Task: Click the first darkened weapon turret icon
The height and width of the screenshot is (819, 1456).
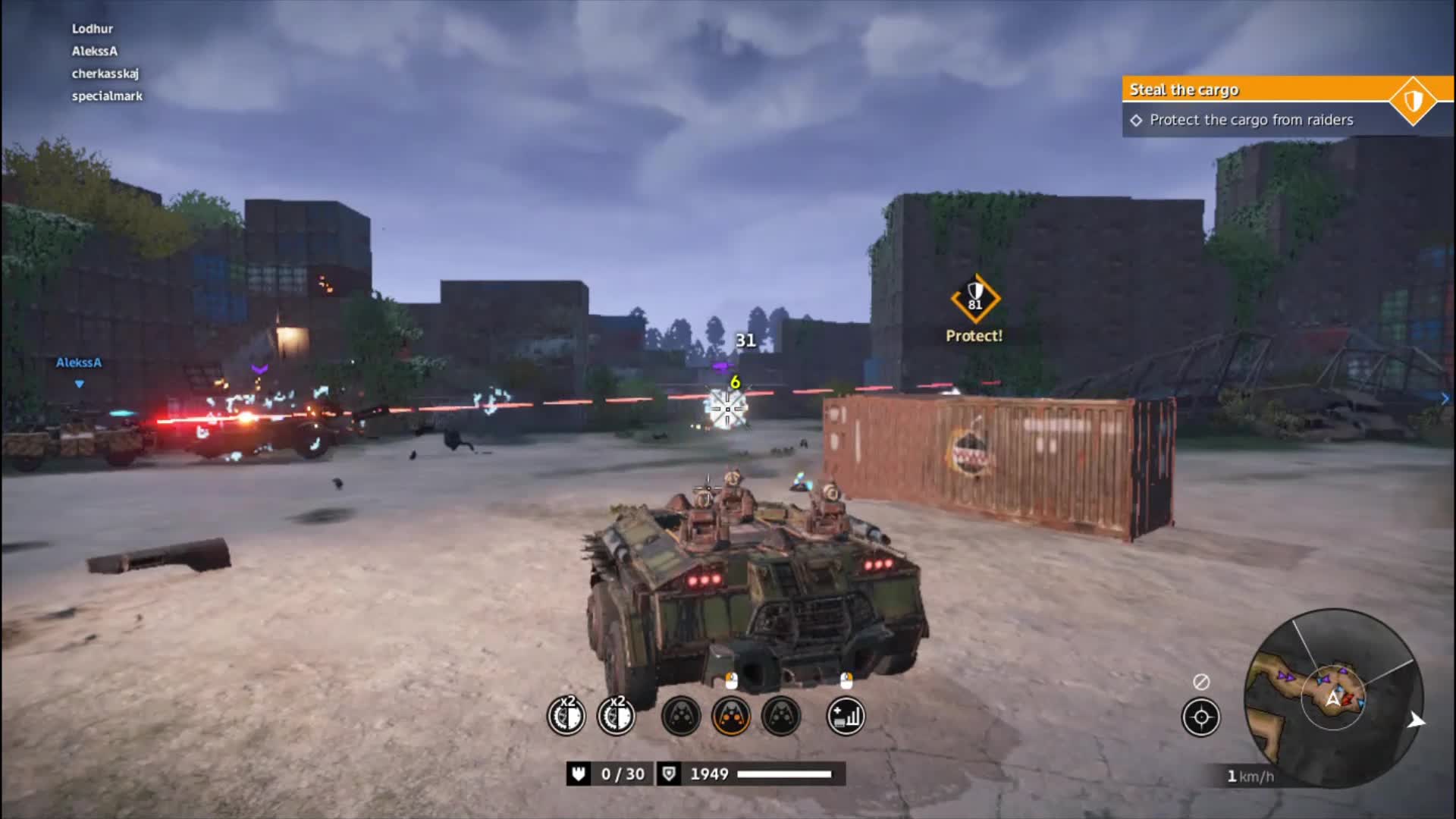Action: pyautogui.click(x=679, y=717)
